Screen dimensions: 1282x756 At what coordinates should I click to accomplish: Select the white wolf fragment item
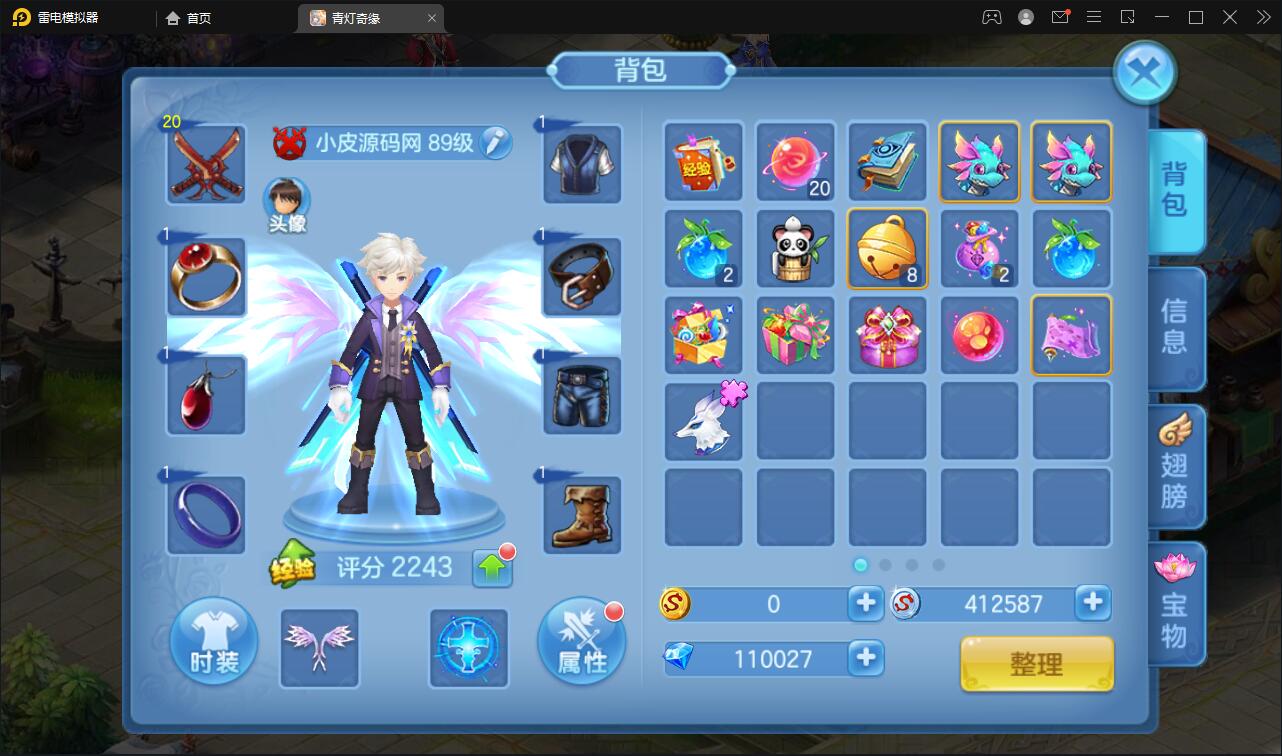[x=703, y=421]
